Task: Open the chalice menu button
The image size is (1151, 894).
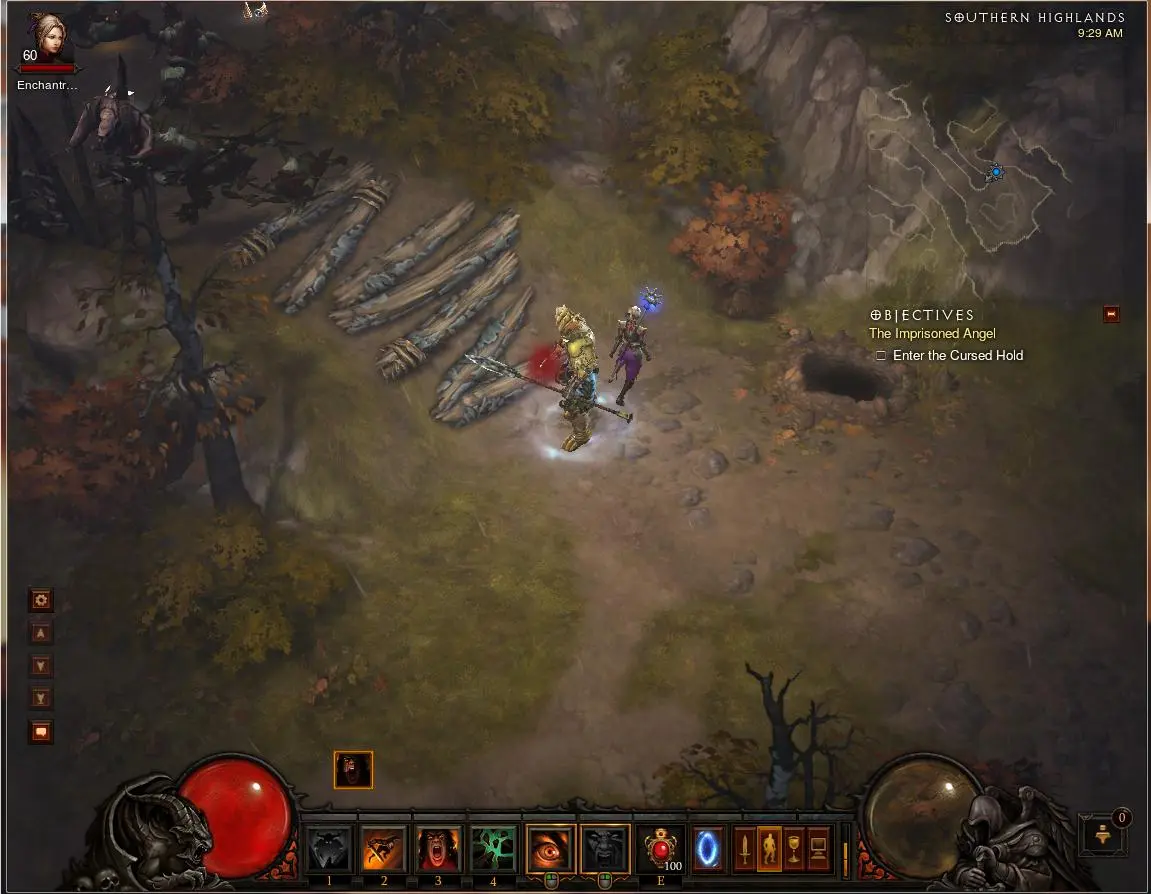Action: (x=794, y=849)
